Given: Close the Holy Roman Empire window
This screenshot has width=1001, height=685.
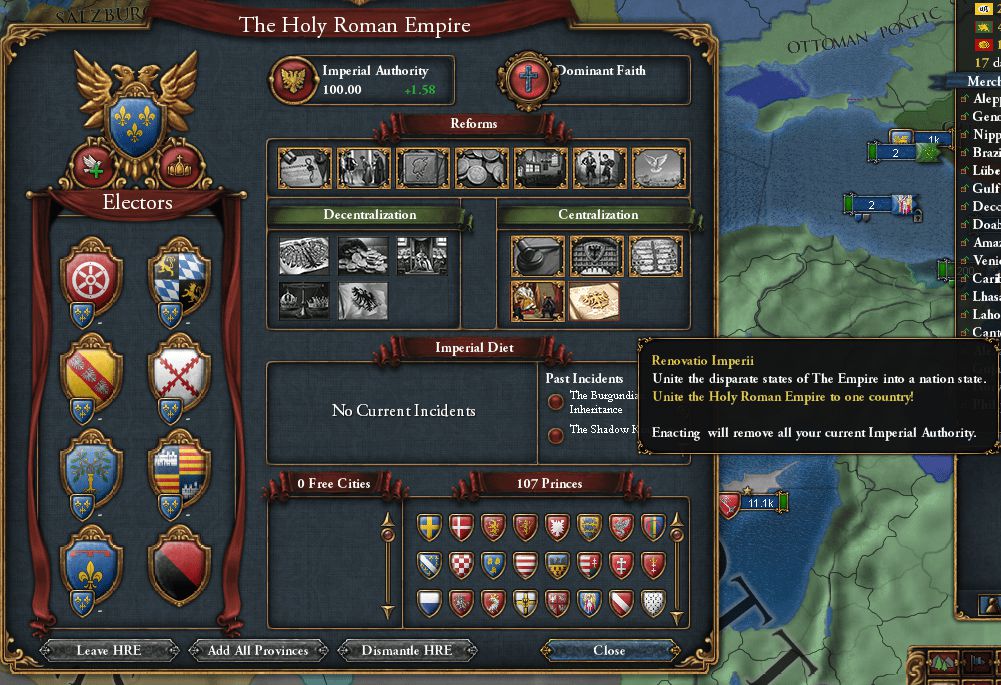Looking at the screenshot, I should click(x=609, y=650).
